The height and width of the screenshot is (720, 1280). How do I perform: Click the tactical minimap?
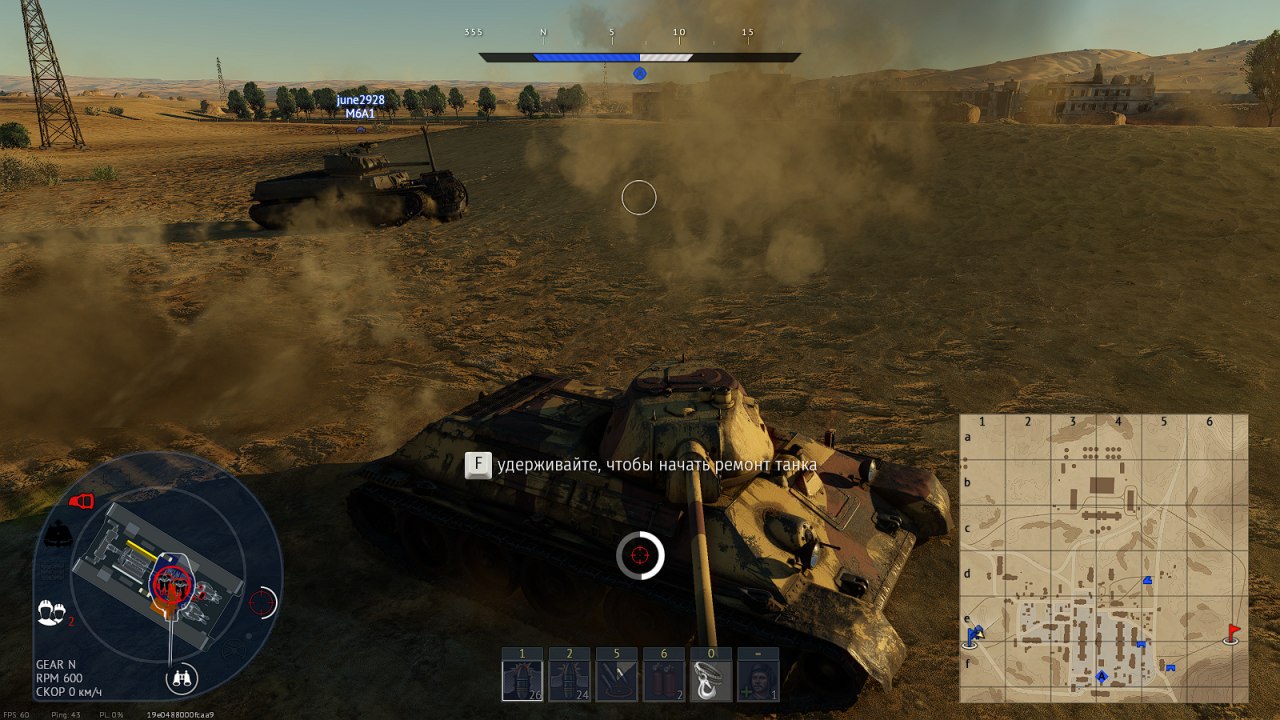click(1103, 558)
